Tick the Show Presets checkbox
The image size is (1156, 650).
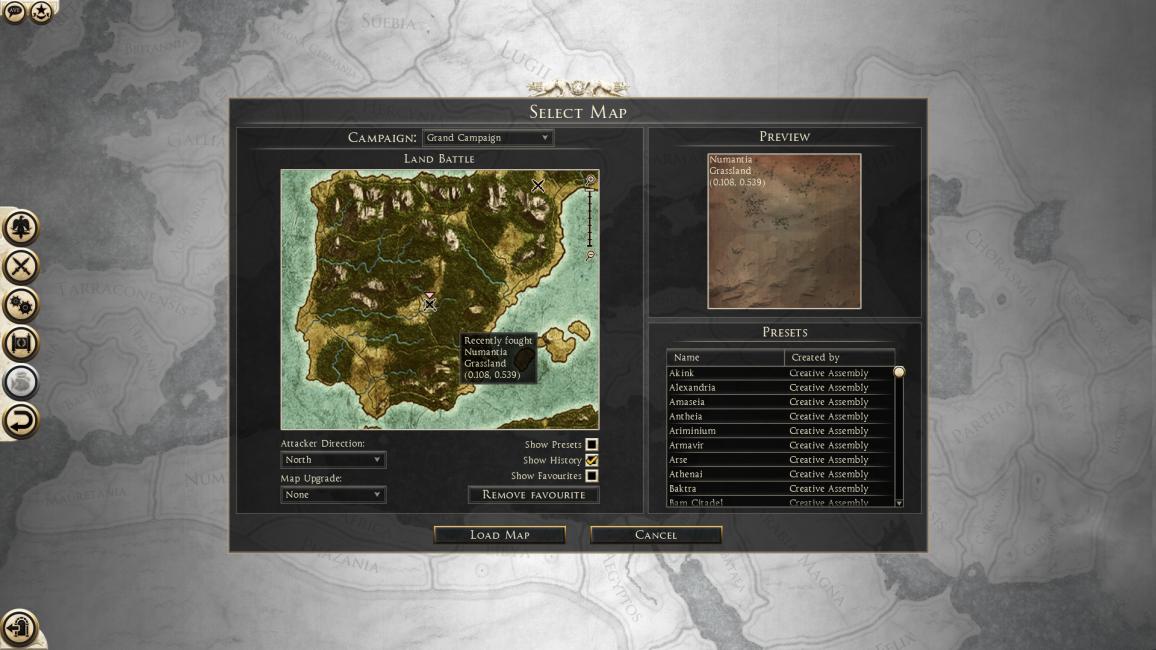[592, 445]
